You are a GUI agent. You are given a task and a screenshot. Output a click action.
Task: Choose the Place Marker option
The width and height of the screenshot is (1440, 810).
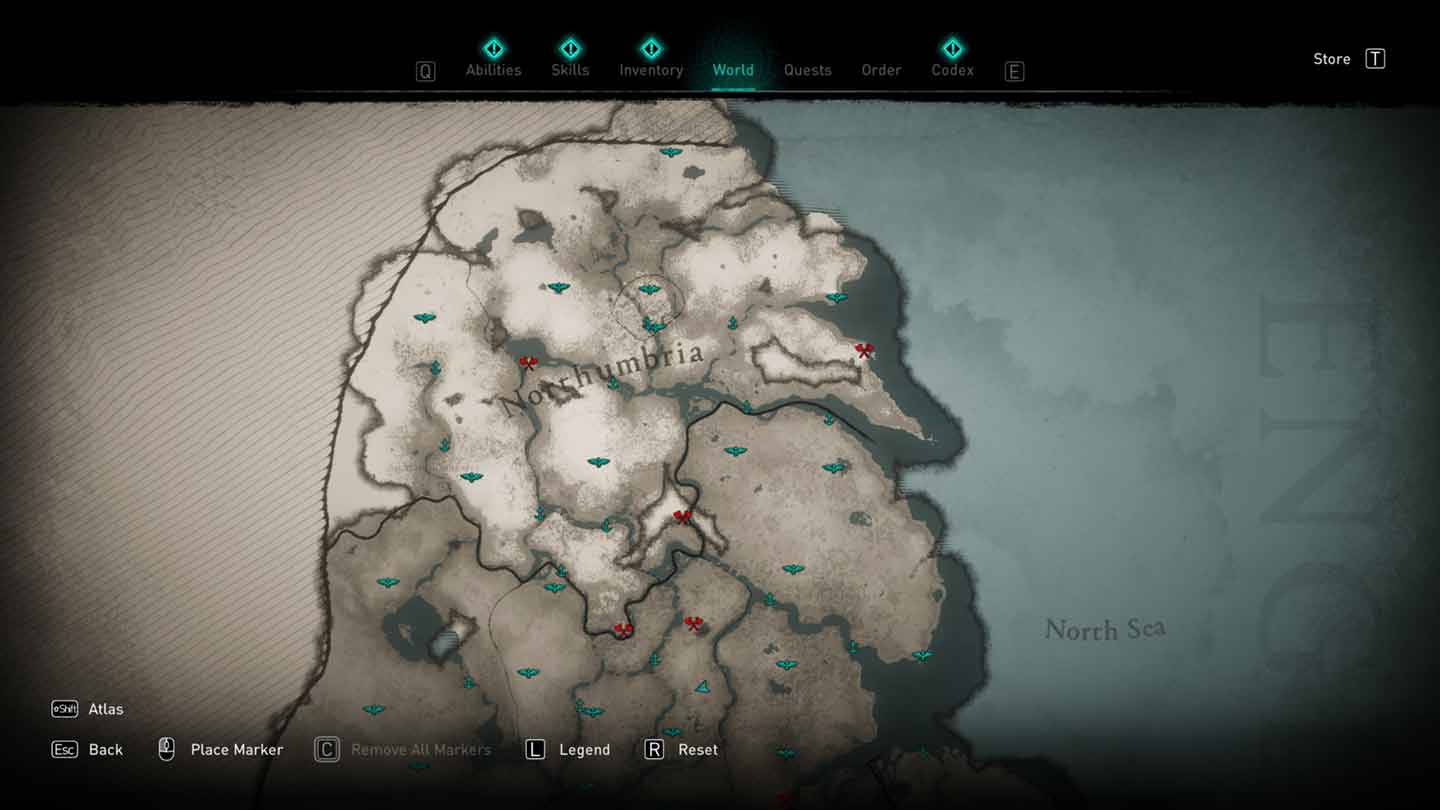[x=236, y=749]
